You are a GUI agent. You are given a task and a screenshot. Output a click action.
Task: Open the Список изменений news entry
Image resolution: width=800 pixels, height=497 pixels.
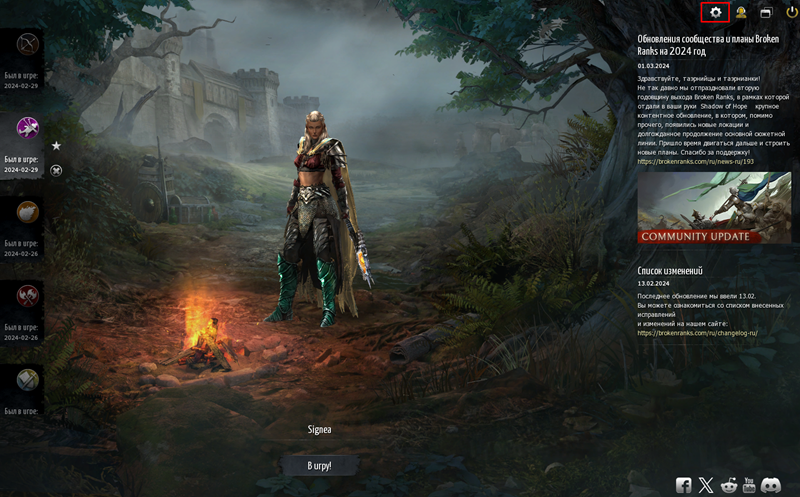point(670,270)
